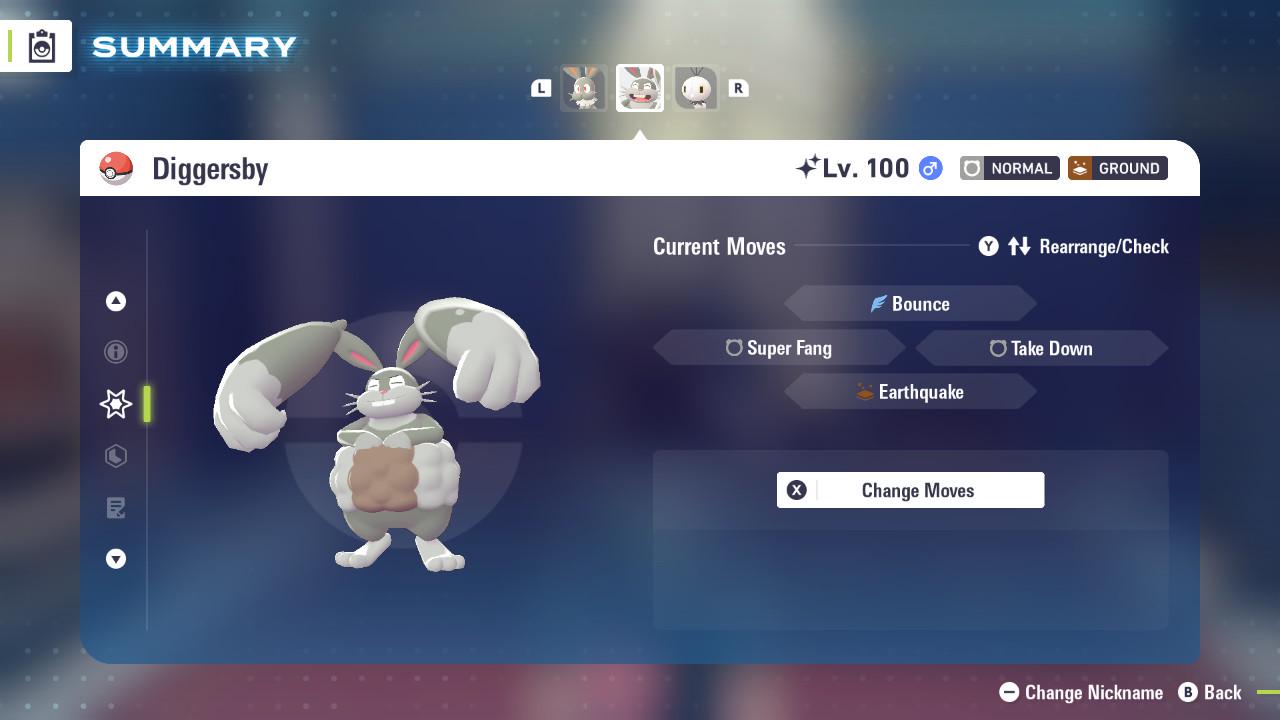The height and width of the screenshot is (720, 1280).
Task: Click the notes page icon in sidebar
Action: point(116,508)
